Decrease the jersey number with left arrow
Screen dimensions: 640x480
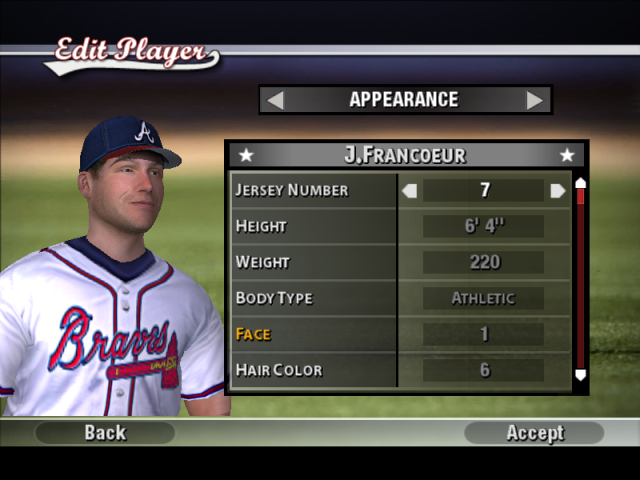pyautogui.click(x=409, y=190)
